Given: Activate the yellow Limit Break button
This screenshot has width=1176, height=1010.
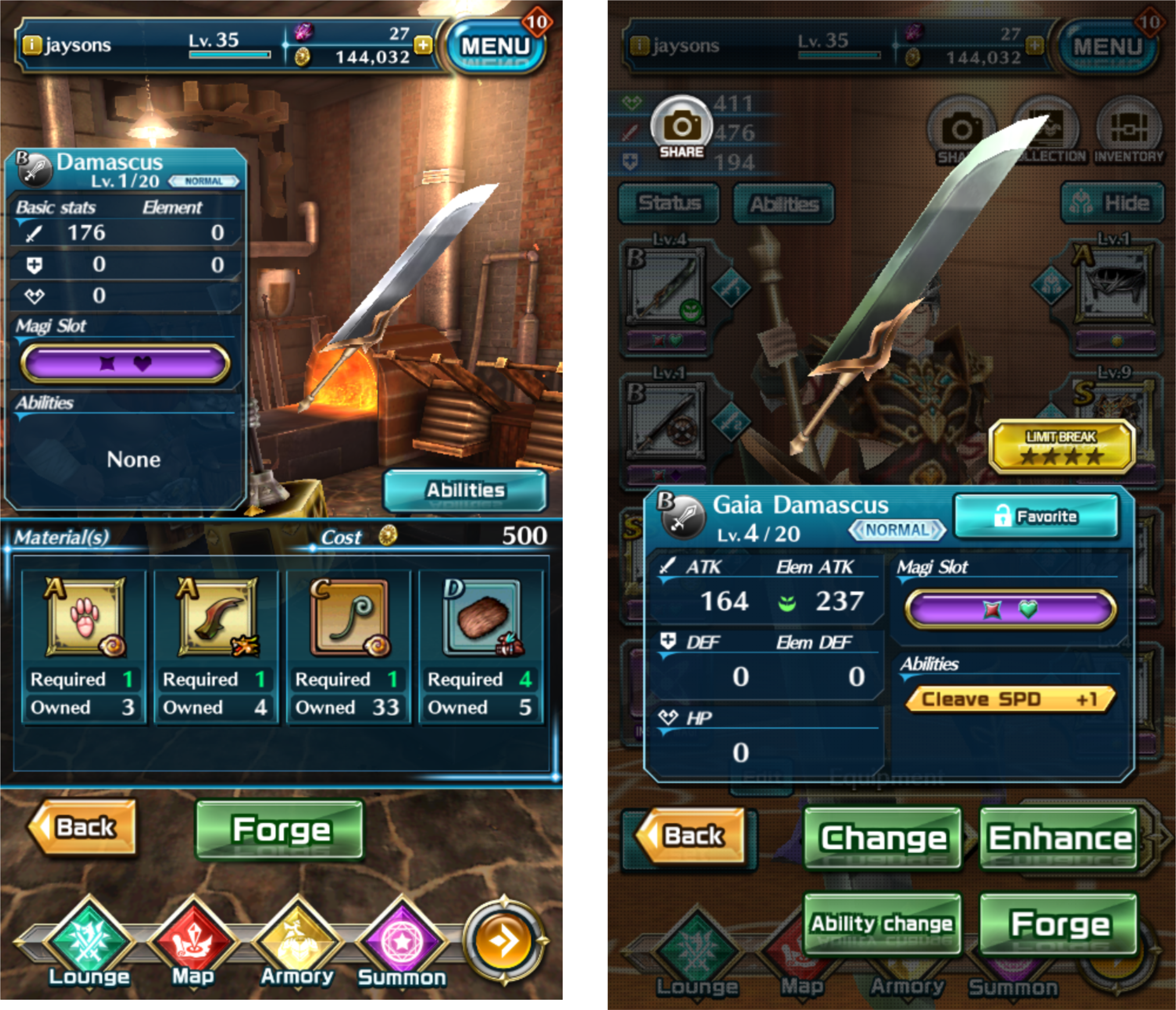Looking at the screenshot, I should 1060,447.
